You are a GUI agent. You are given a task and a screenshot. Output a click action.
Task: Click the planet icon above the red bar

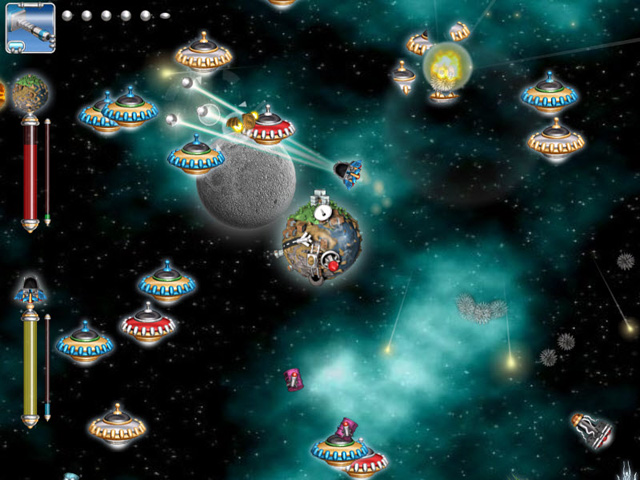[x=31, y=93]
